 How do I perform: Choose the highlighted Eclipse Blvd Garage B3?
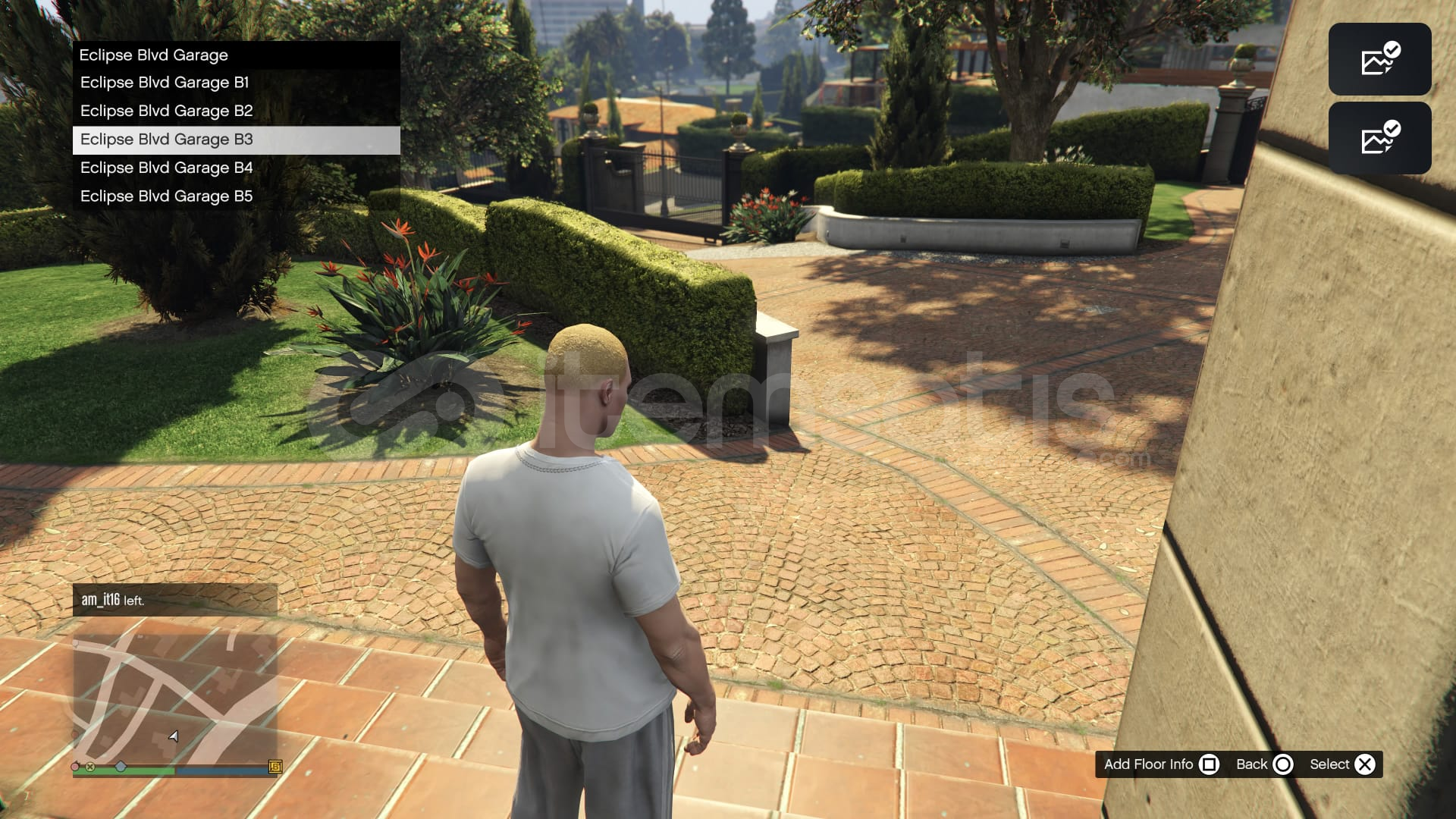click(167, 139)
